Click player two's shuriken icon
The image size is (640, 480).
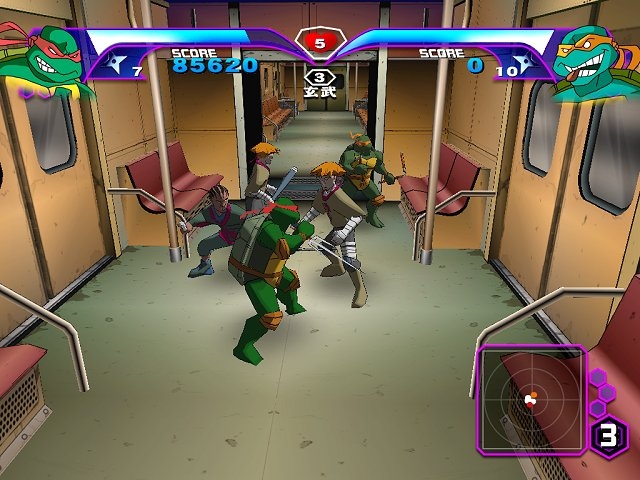(x=527, y=67)
